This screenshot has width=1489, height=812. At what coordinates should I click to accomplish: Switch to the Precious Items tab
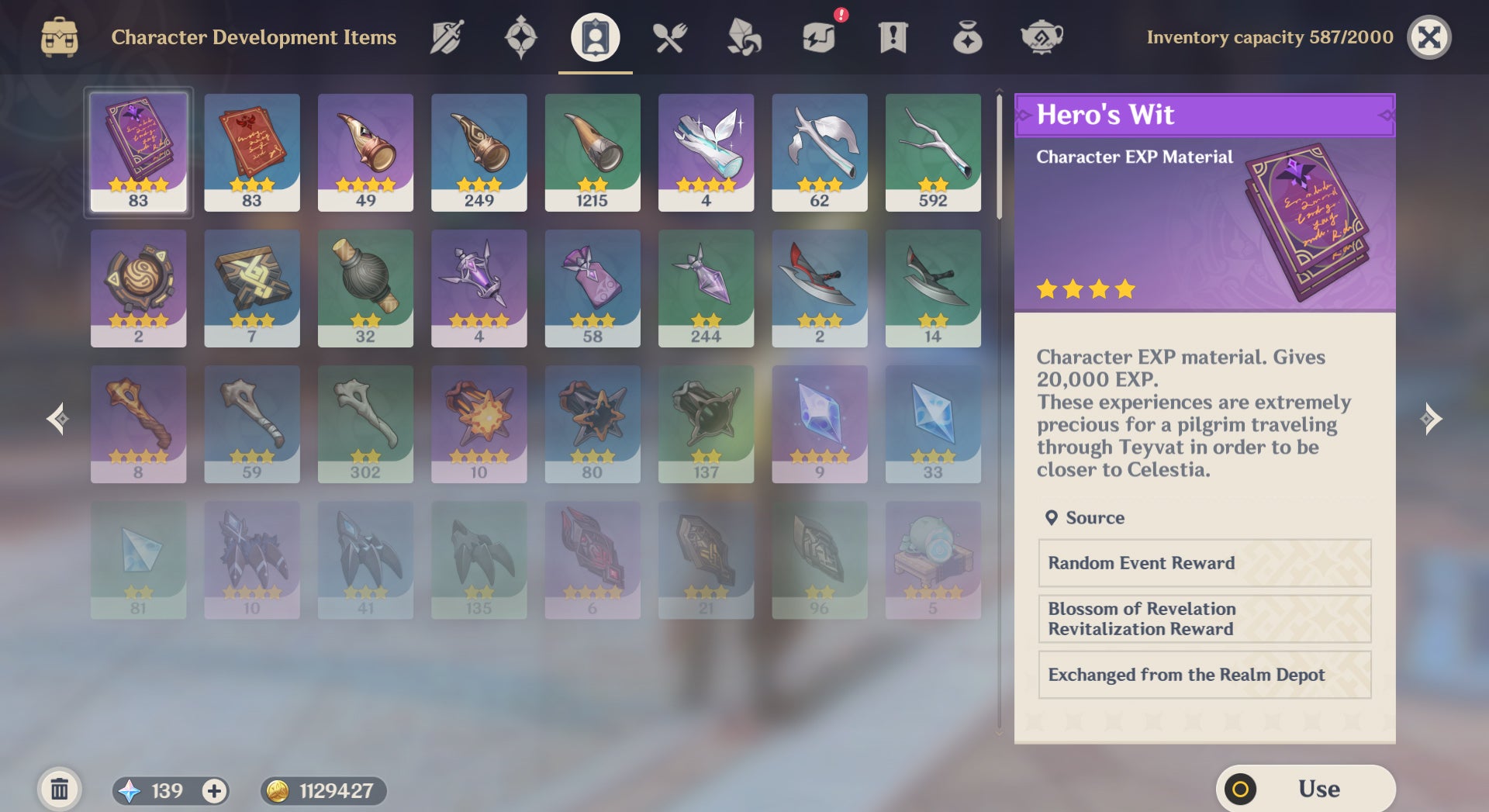click(967, 37)
